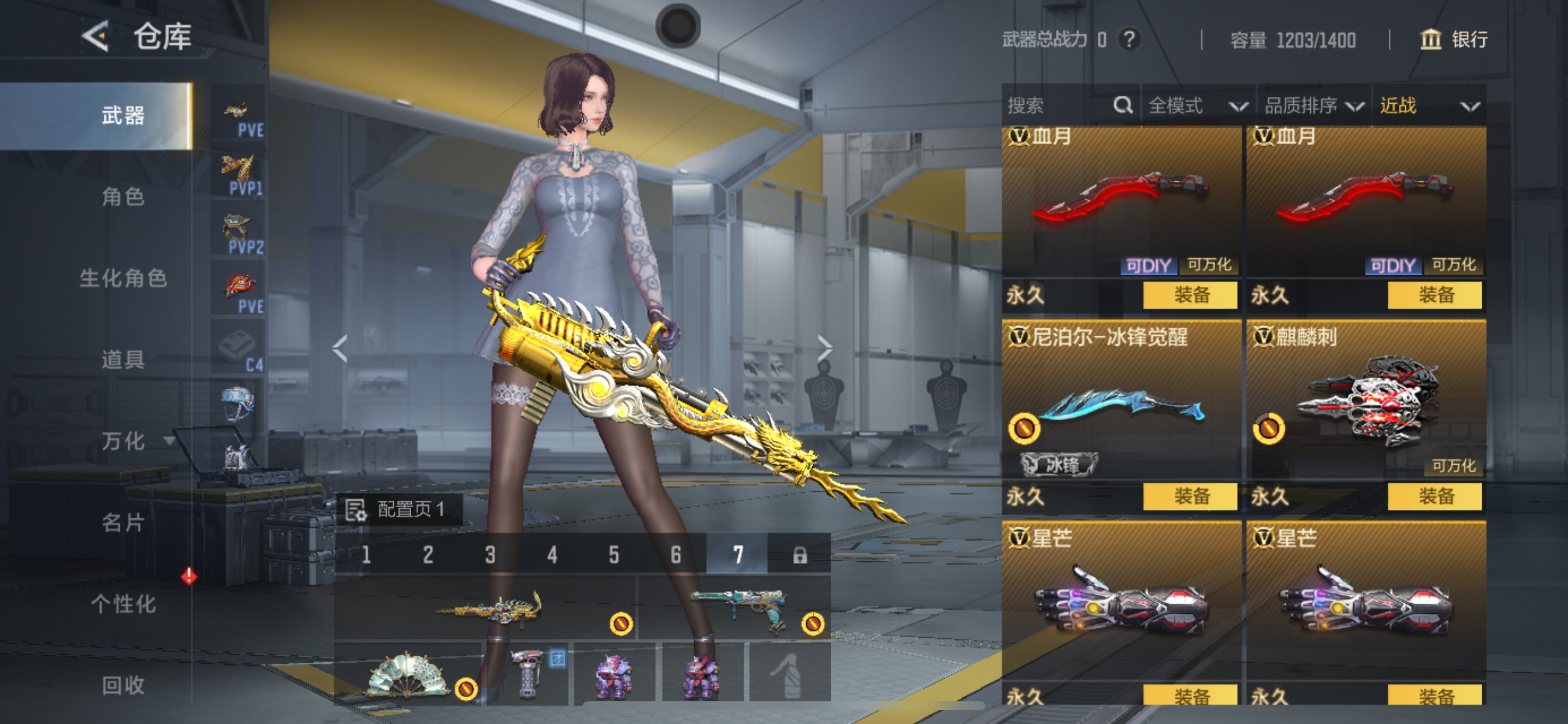Open the 近战 weapon type dropdown
This screenshot has height=724, width=1568.
tap(1429, 106)
